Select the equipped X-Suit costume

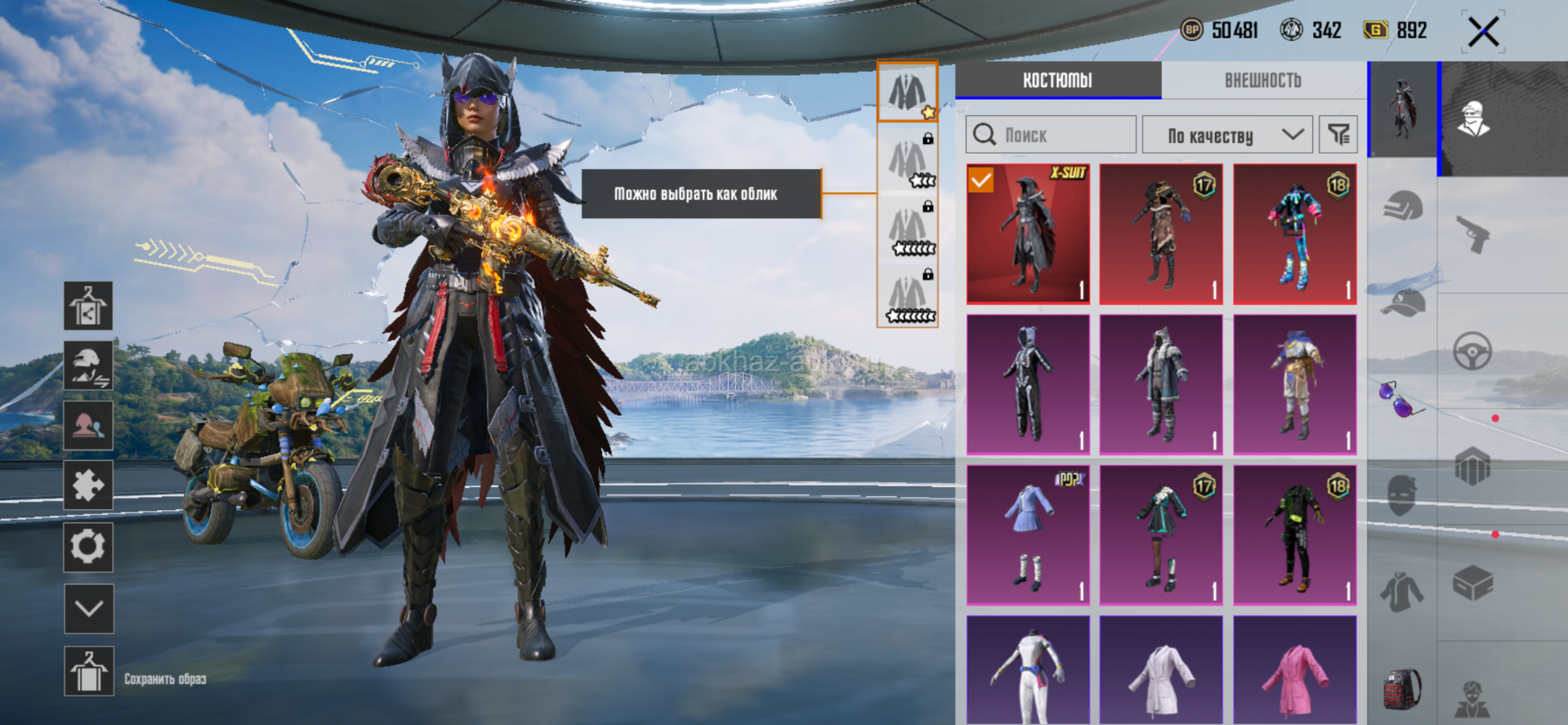1028,234
